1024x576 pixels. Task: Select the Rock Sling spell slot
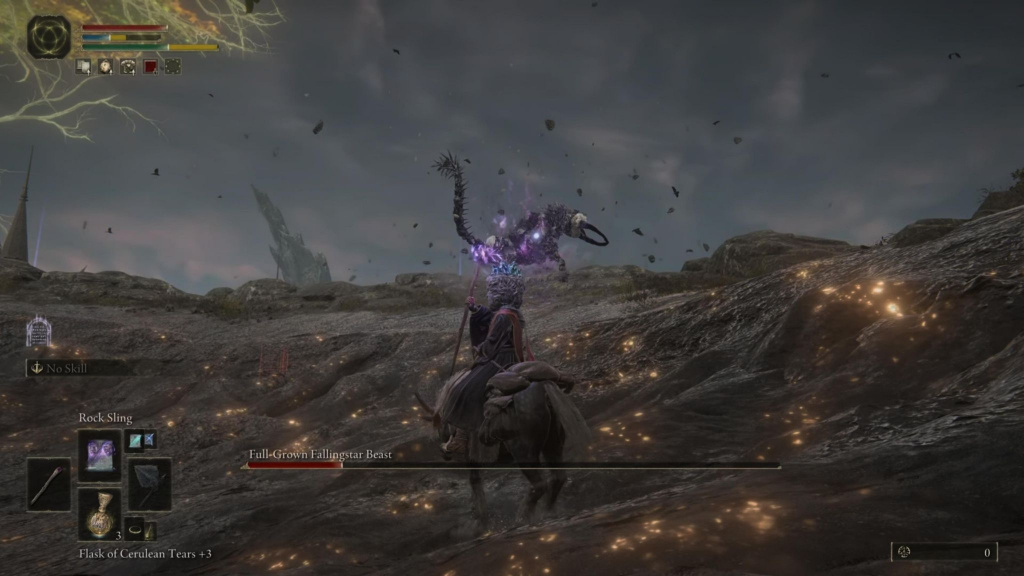click(99, 456)
